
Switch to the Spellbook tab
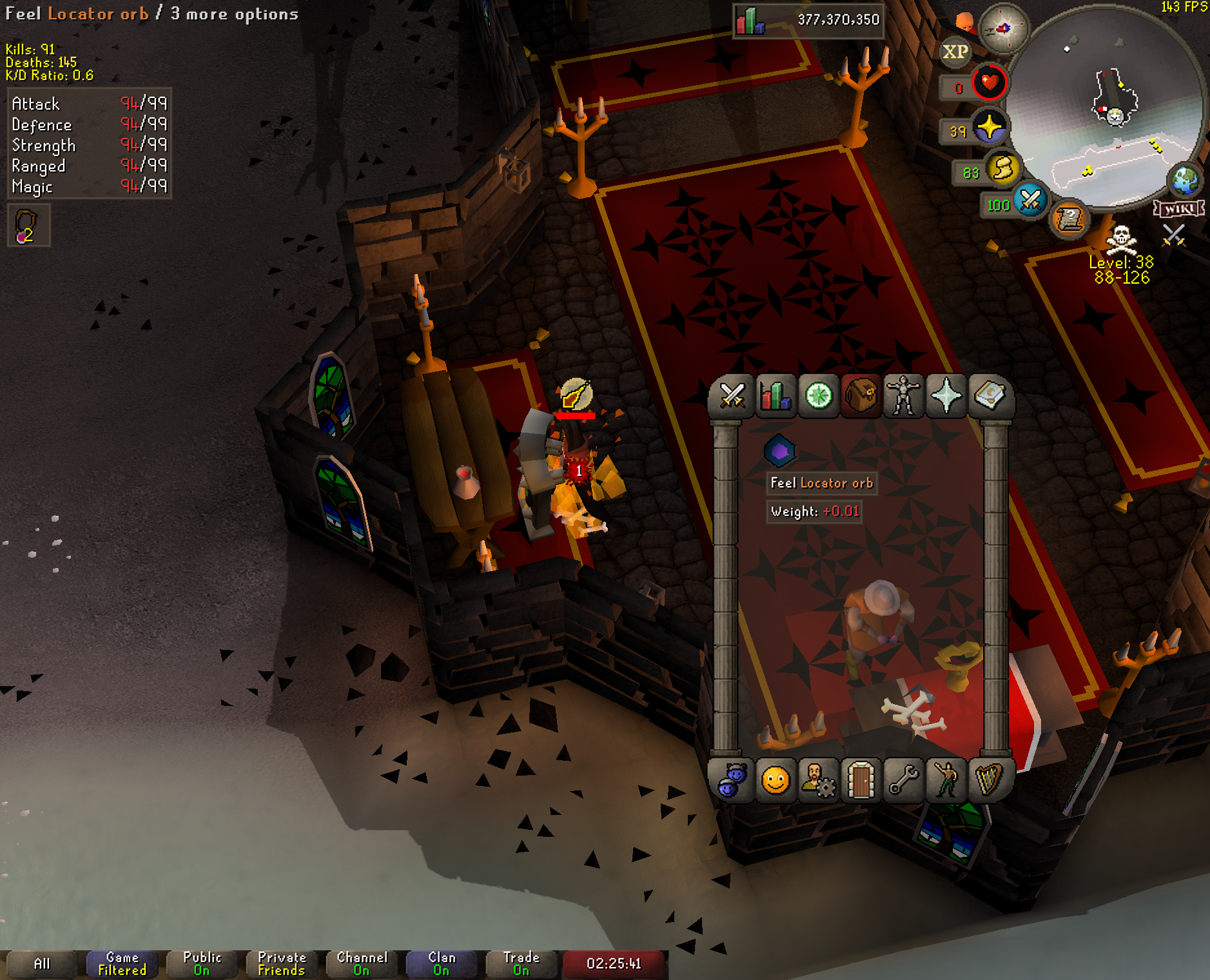click(989, 395)
